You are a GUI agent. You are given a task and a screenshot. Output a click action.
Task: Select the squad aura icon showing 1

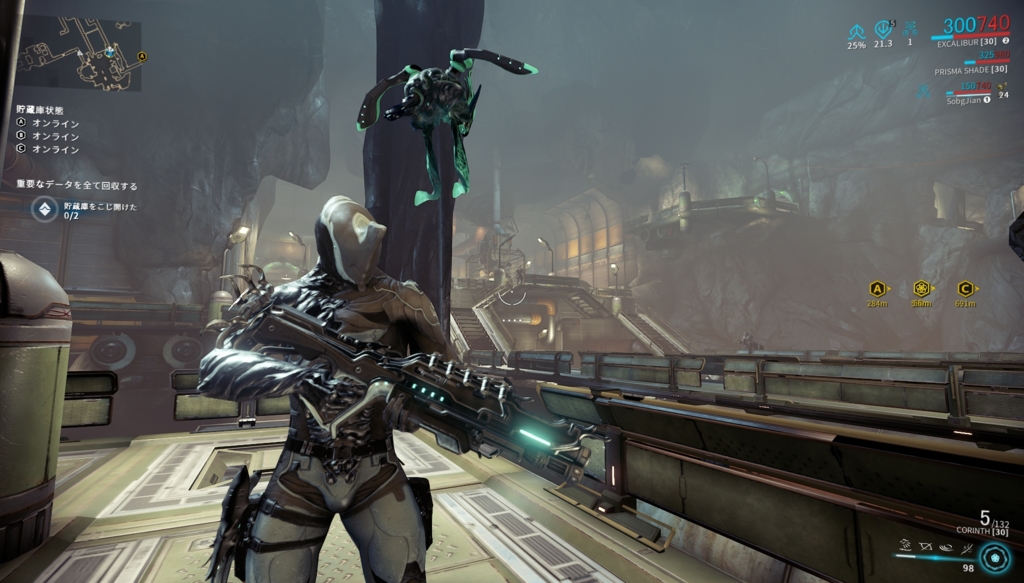(909, 30)
